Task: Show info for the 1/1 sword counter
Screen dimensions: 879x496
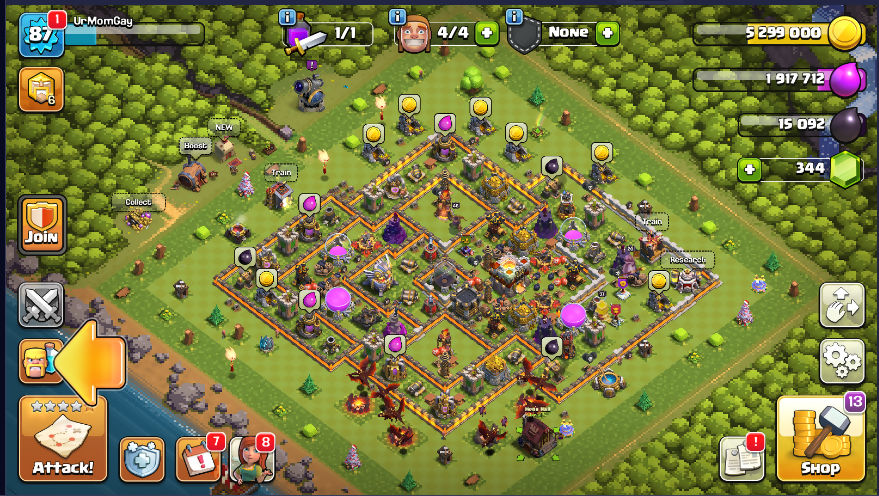Action: (x=288, y=17)
